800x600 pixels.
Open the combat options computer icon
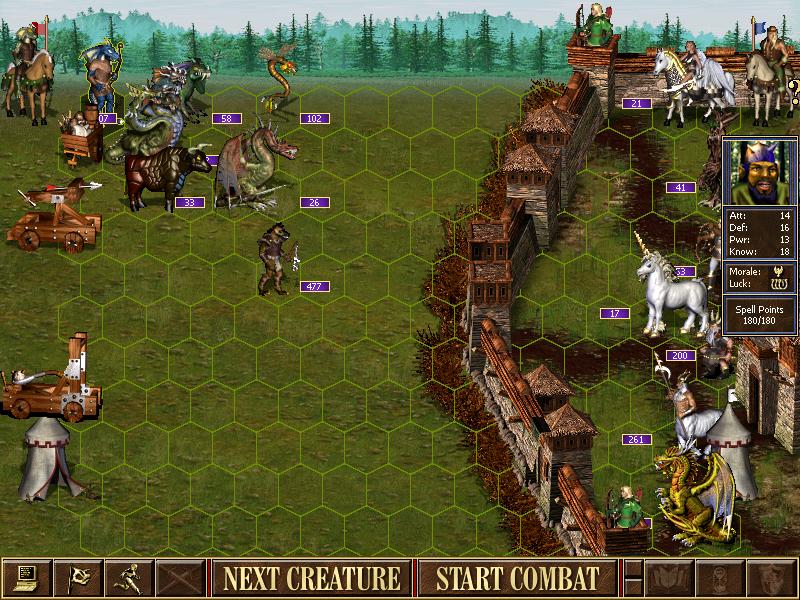pyautogui.click(x=26, y=578)
